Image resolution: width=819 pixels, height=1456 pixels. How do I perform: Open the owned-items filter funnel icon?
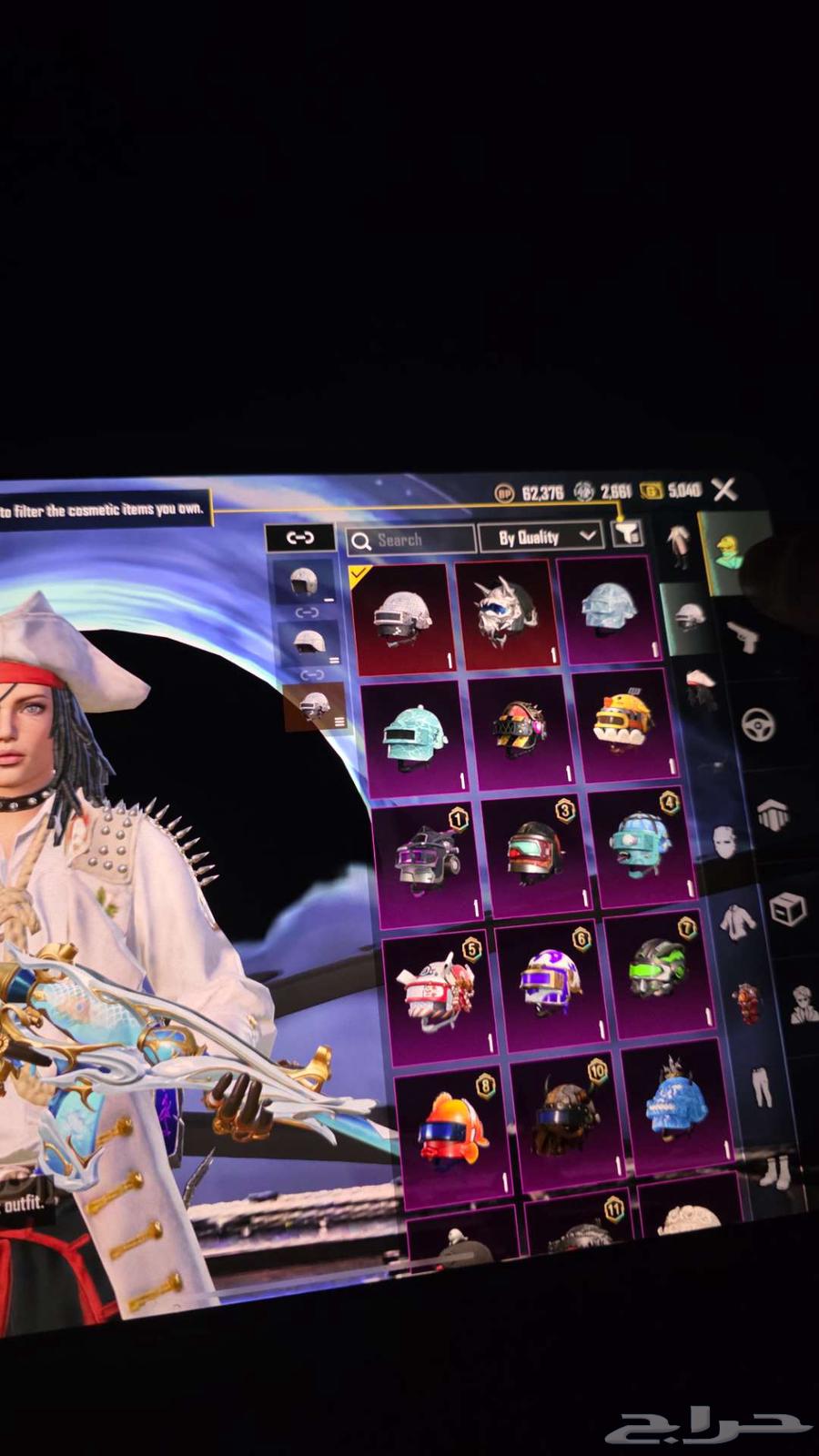(628, 534)
